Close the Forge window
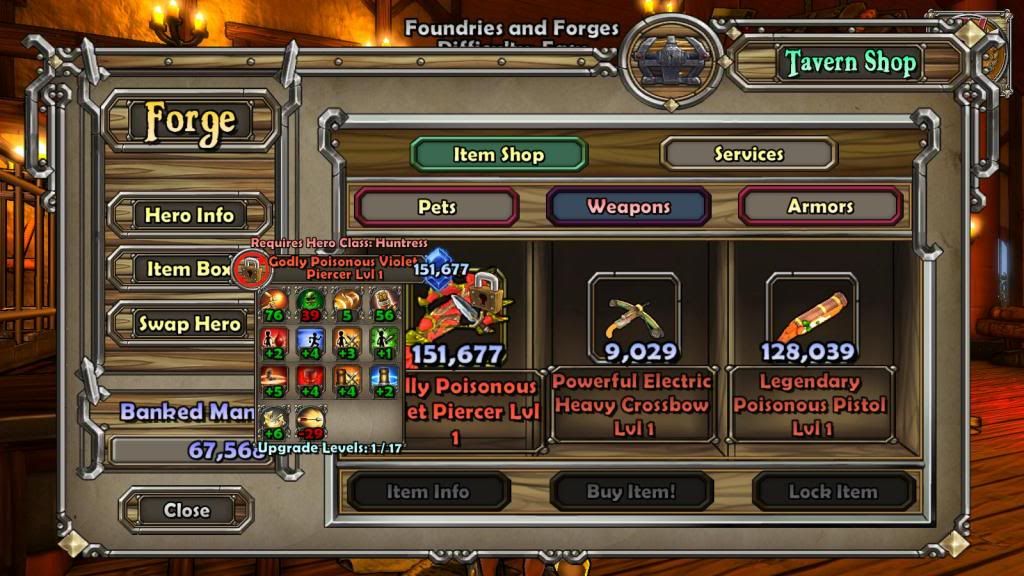 click(x=186, y=510)
